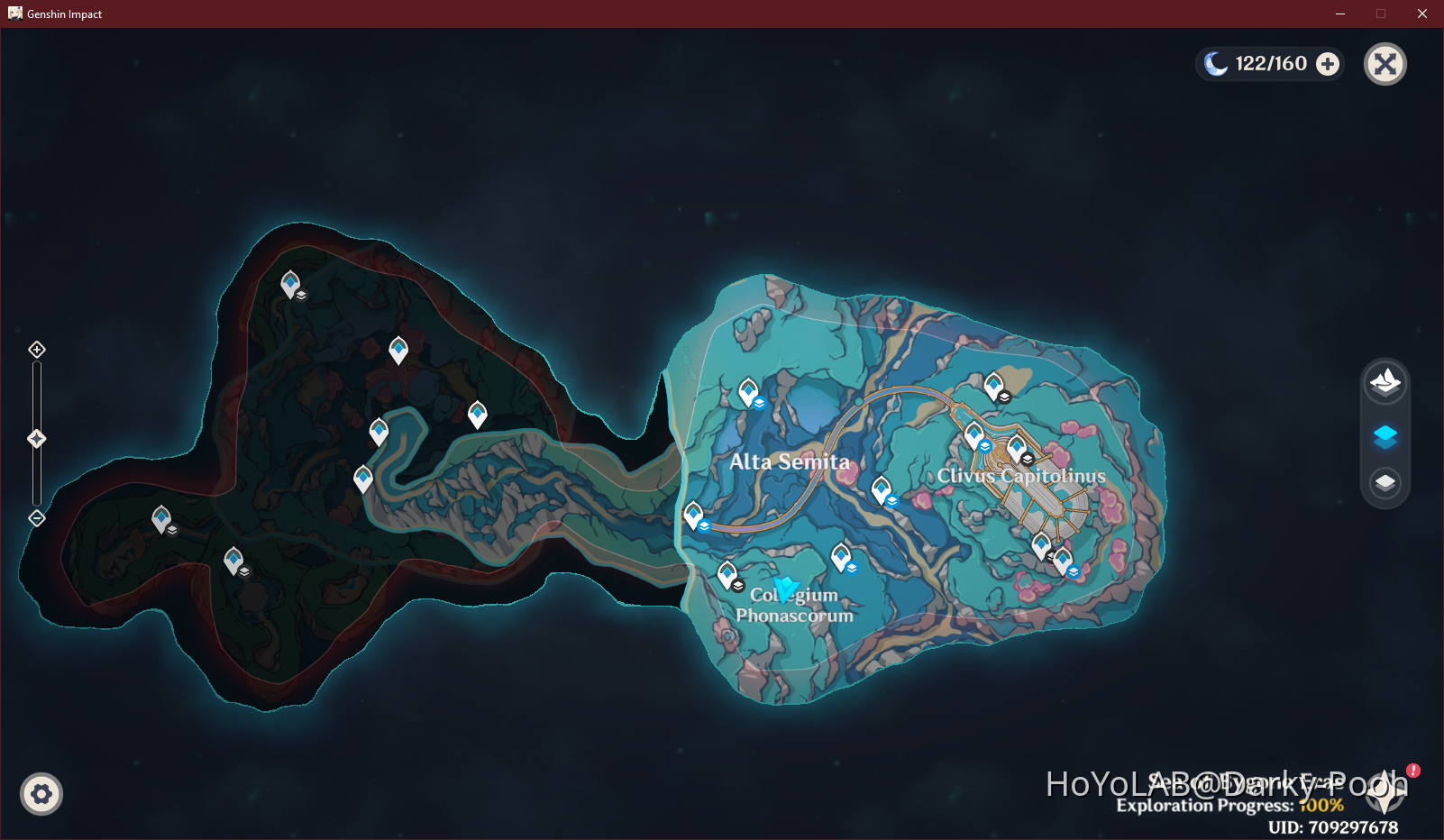
Task: Open the add Lunite plus button
Action: tap(1327, 63)
